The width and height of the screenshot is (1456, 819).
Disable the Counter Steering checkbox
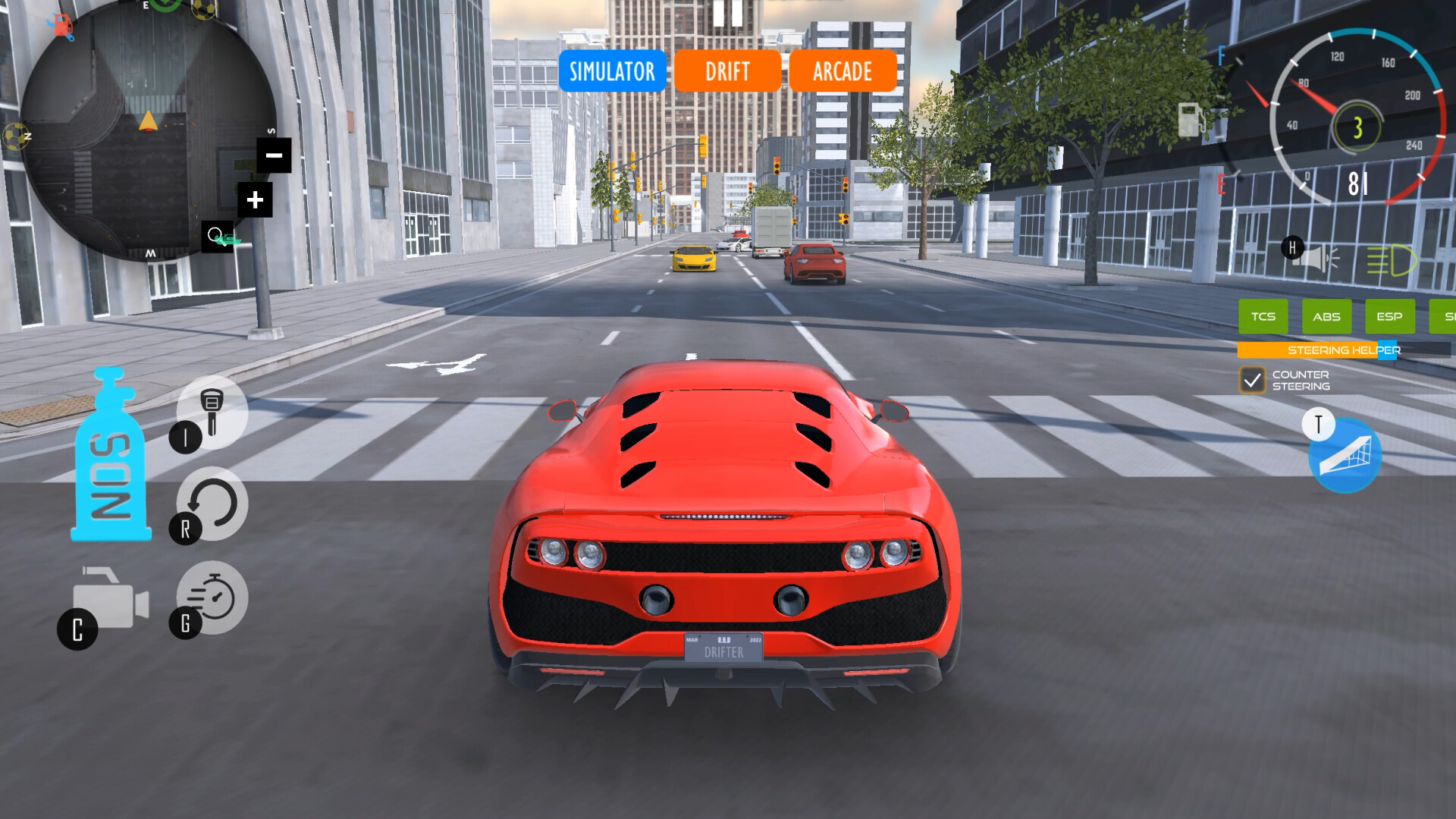click(x=1252, y=380)
